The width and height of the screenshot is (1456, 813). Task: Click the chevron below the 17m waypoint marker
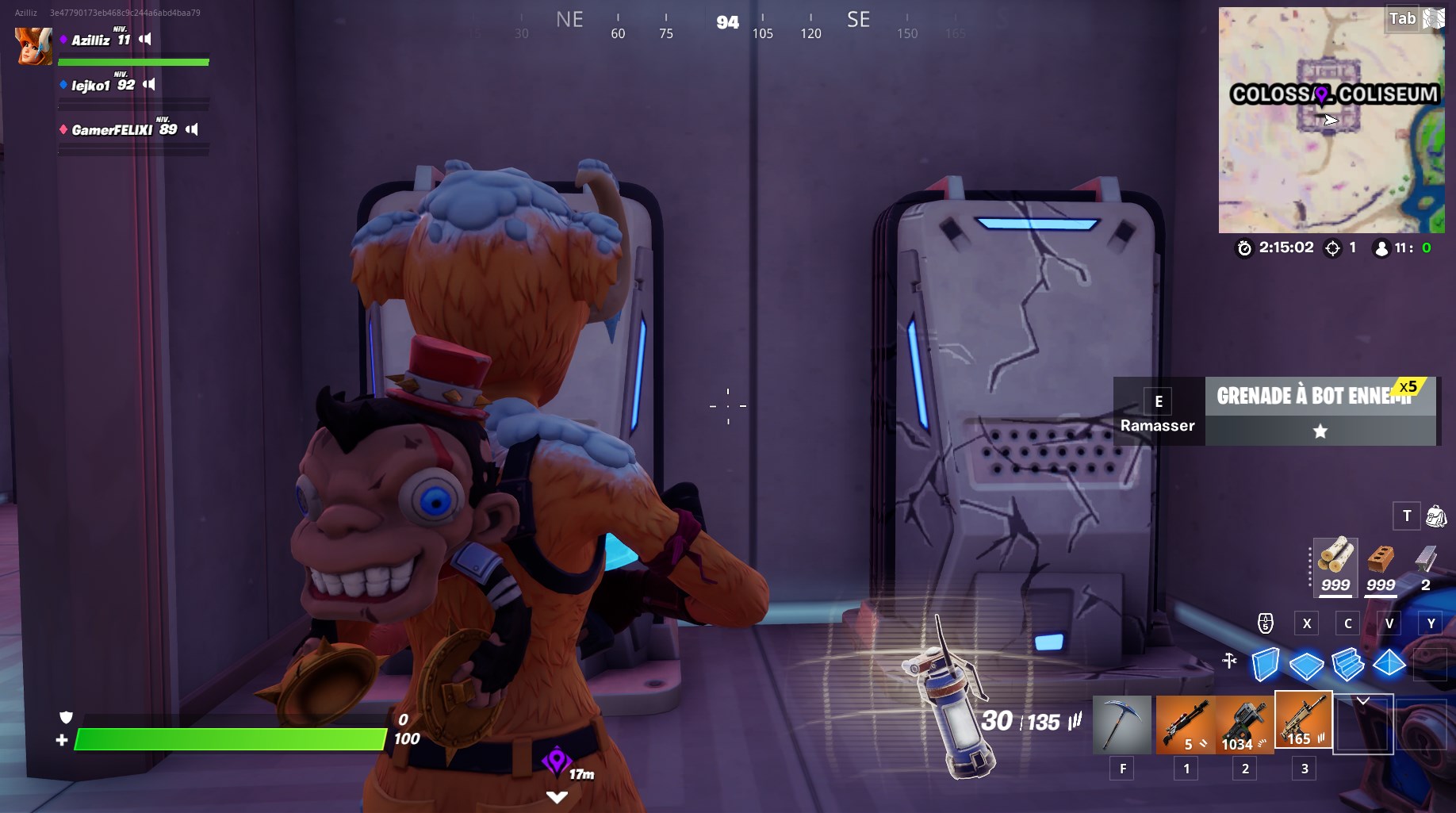pos(555,796)
